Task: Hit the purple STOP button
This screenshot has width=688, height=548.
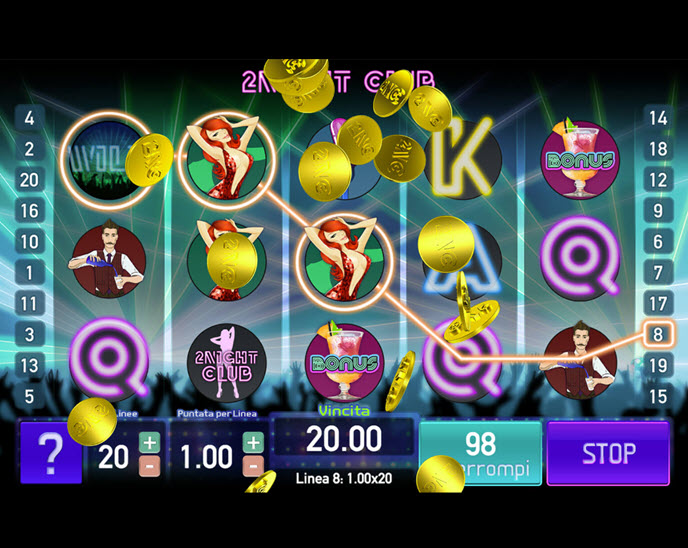Action: tap(608, 453)
